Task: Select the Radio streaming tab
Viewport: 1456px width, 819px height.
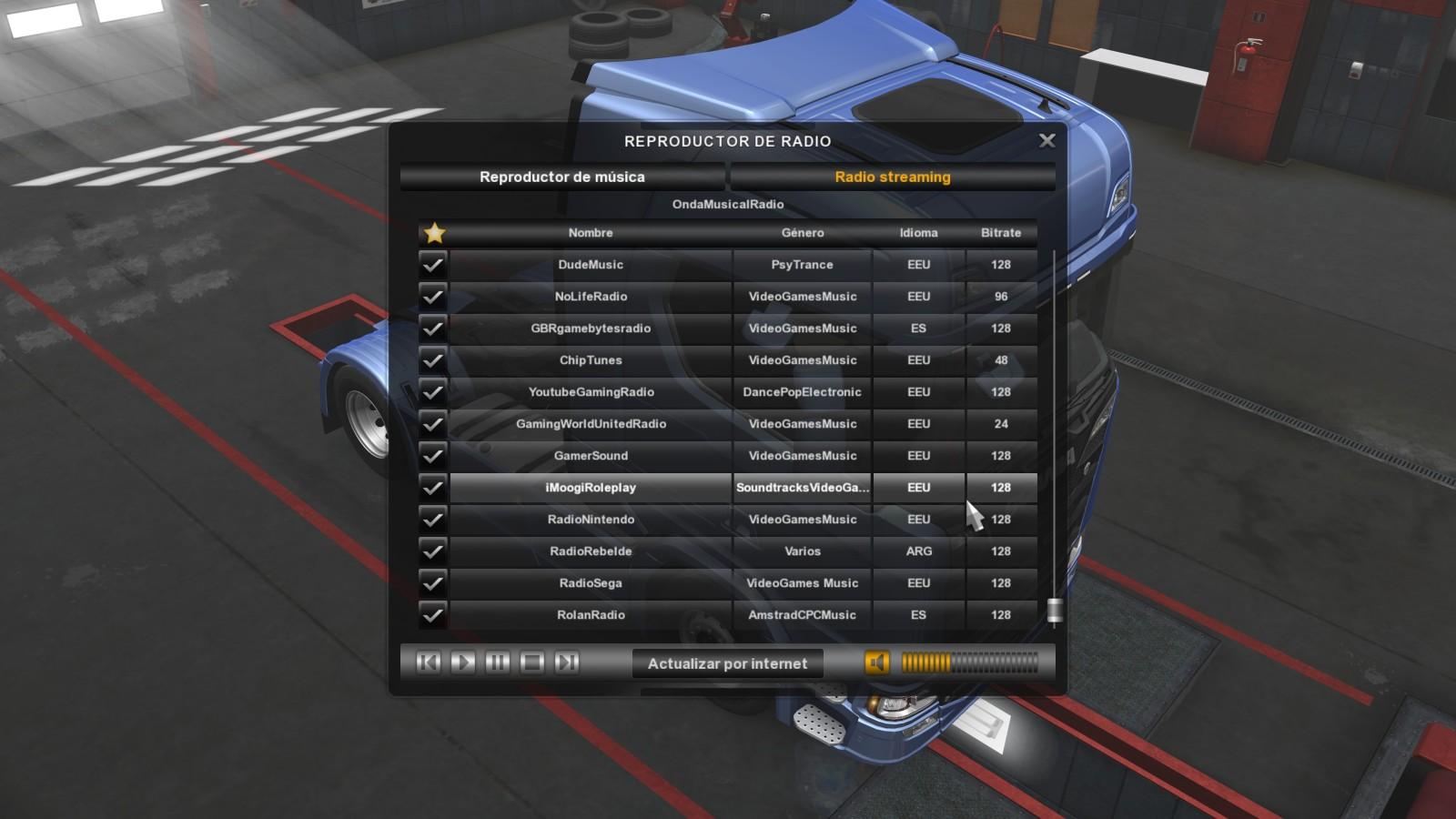Action: click(892, 177)
